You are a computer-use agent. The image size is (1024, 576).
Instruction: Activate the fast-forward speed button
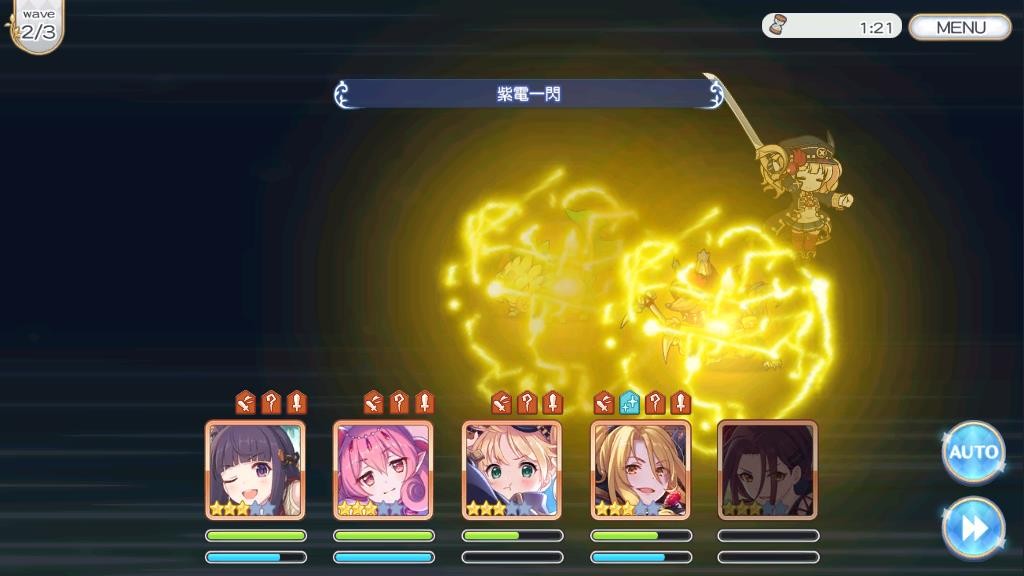point(973,527)
